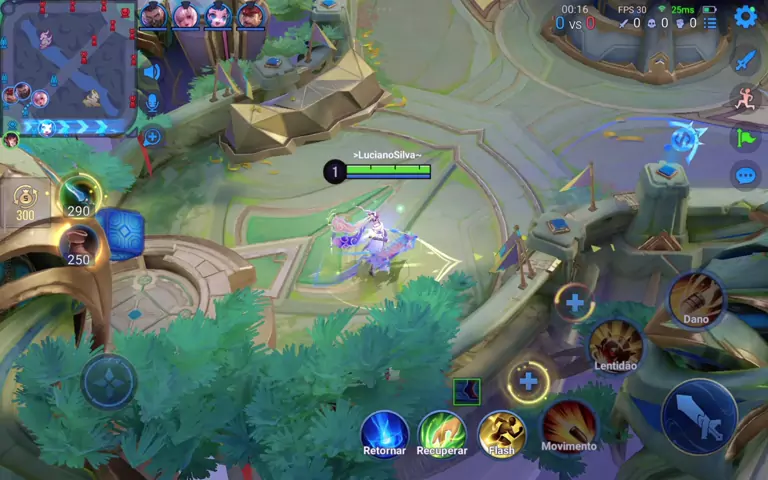768x480 pixels.
Task: Select the boot equipment slot icon
Action: coord(466,392)
